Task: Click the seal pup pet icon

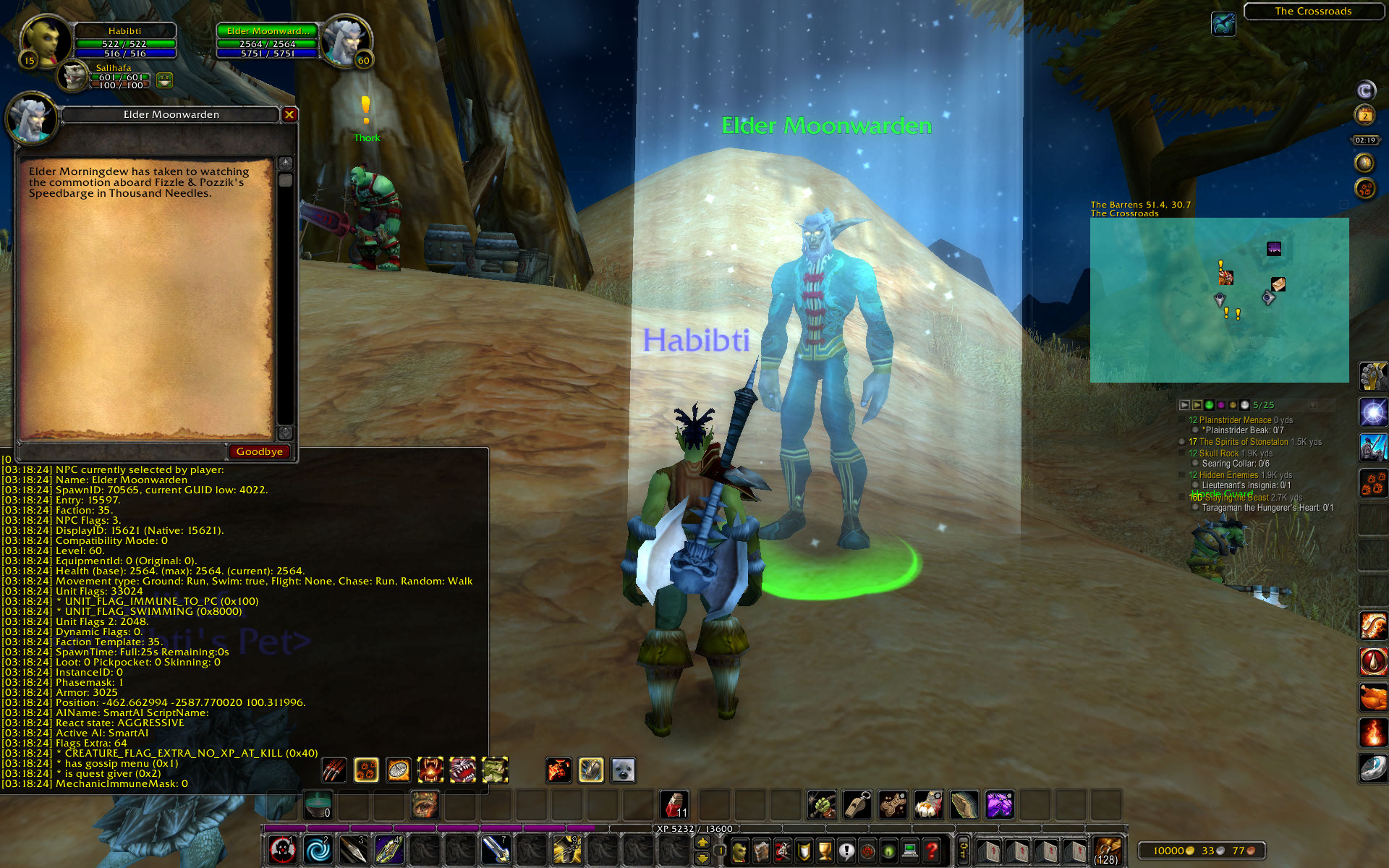Action: (x=623, y=770)
